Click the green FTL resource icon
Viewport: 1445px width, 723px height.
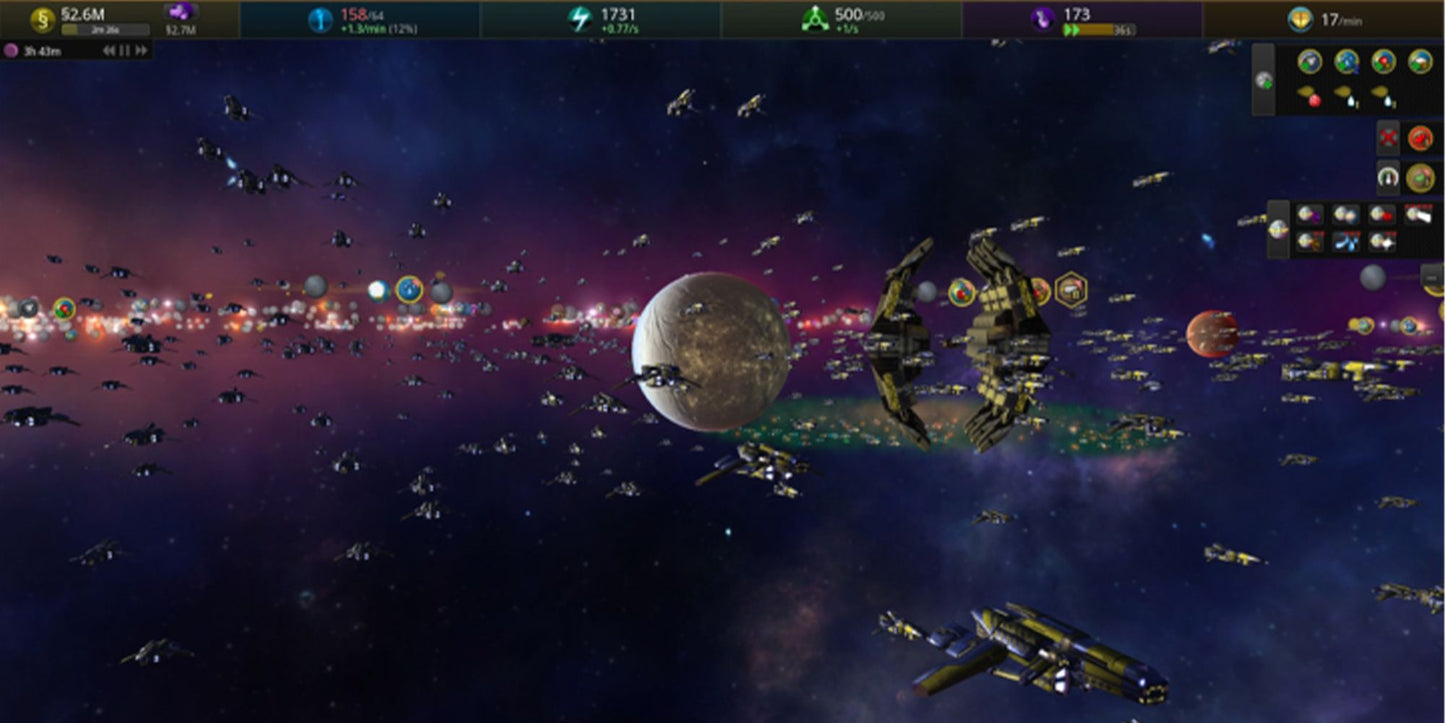815,19
